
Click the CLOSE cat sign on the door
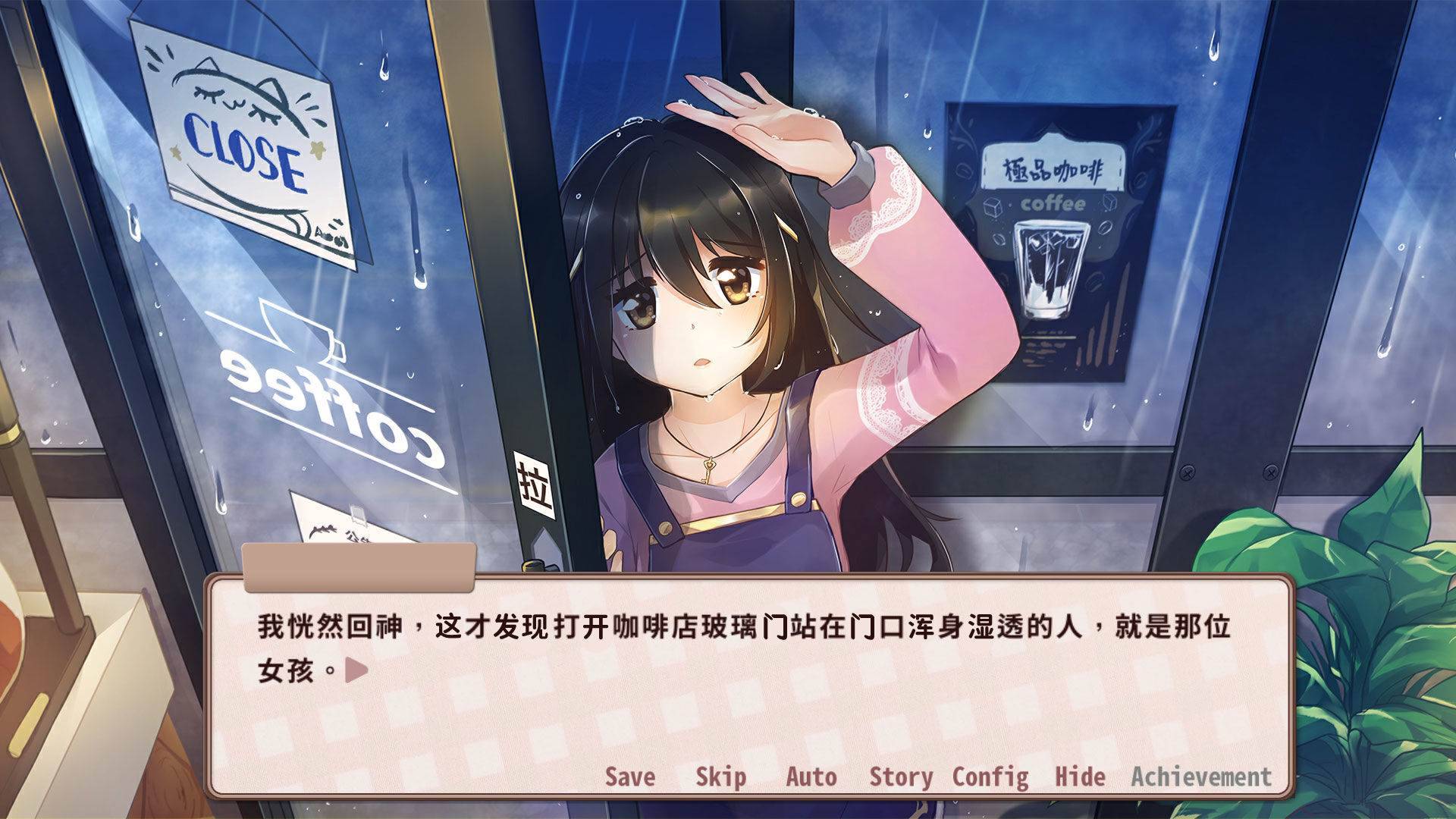[x=243, y=136]
